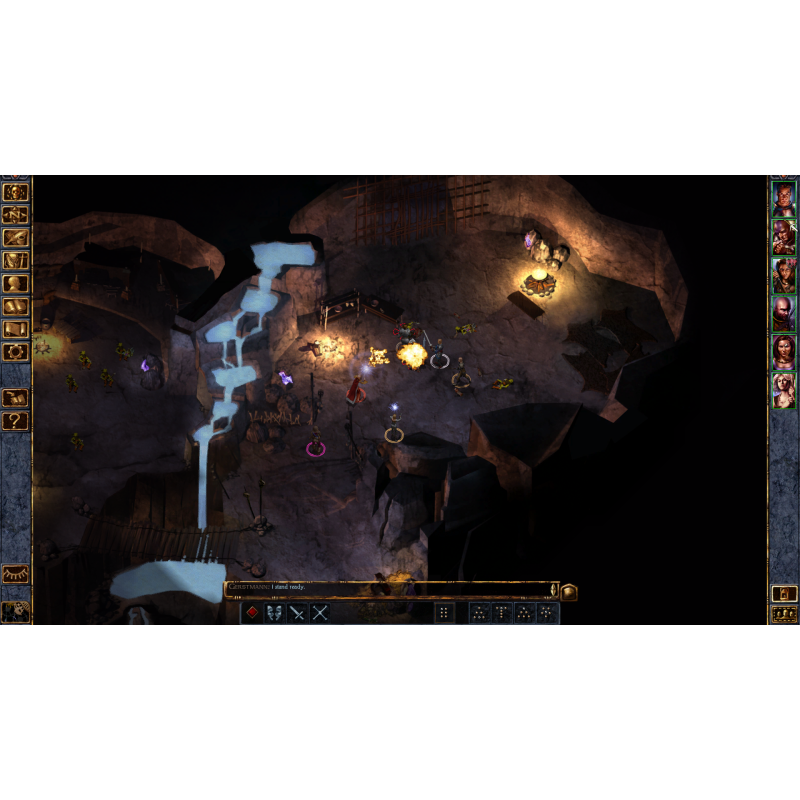800x800 pixels.
Task: Select the top party member portrait
Action: click(x=784, y=200)
